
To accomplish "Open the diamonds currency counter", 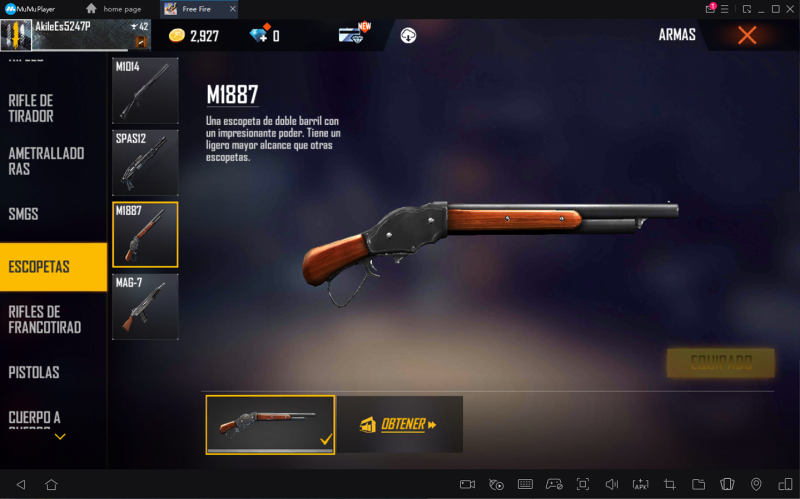I will tap(263, 36).
